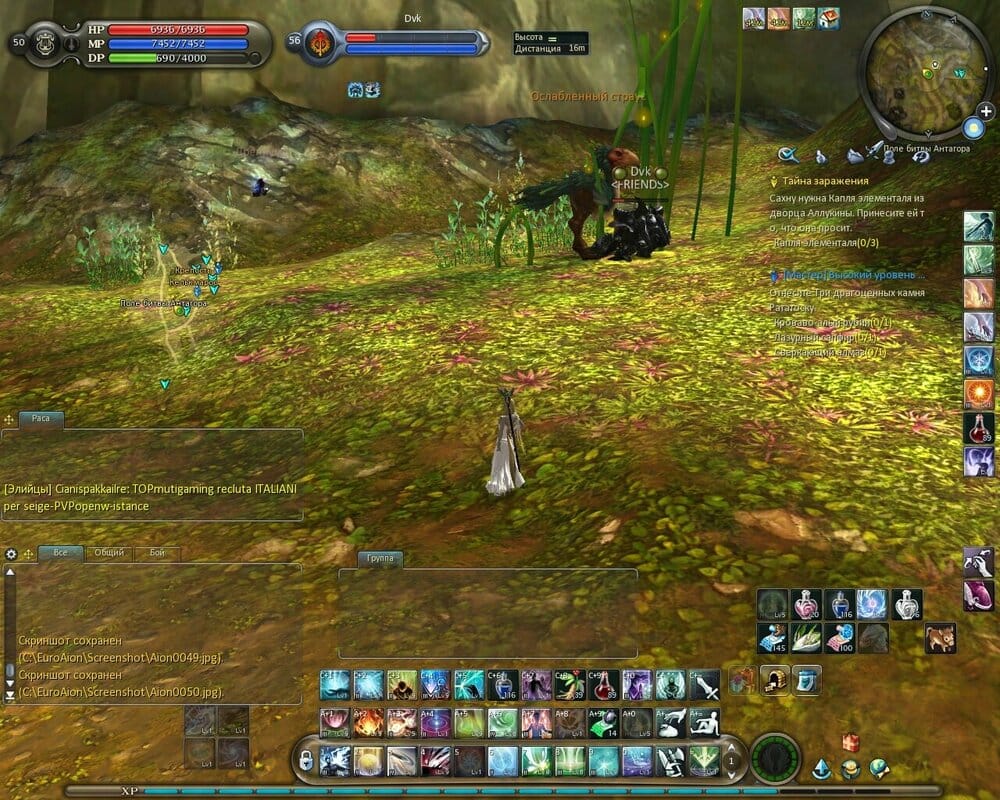Use the grey heart potion icon
This screenshot has height=800, width=1000.
907,604
